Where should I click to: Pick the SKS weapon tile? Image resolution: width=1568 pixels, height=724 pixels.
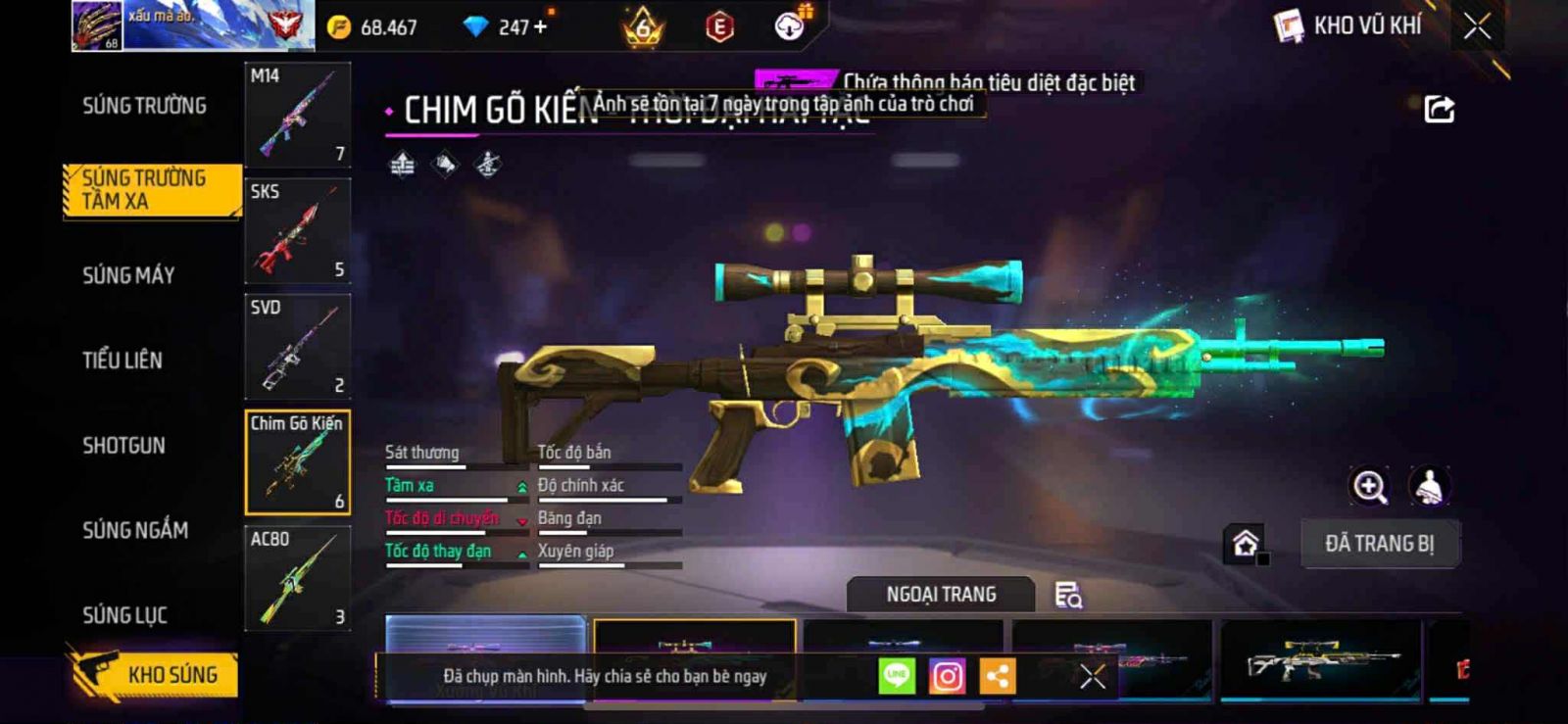click(x=297, y=230)
